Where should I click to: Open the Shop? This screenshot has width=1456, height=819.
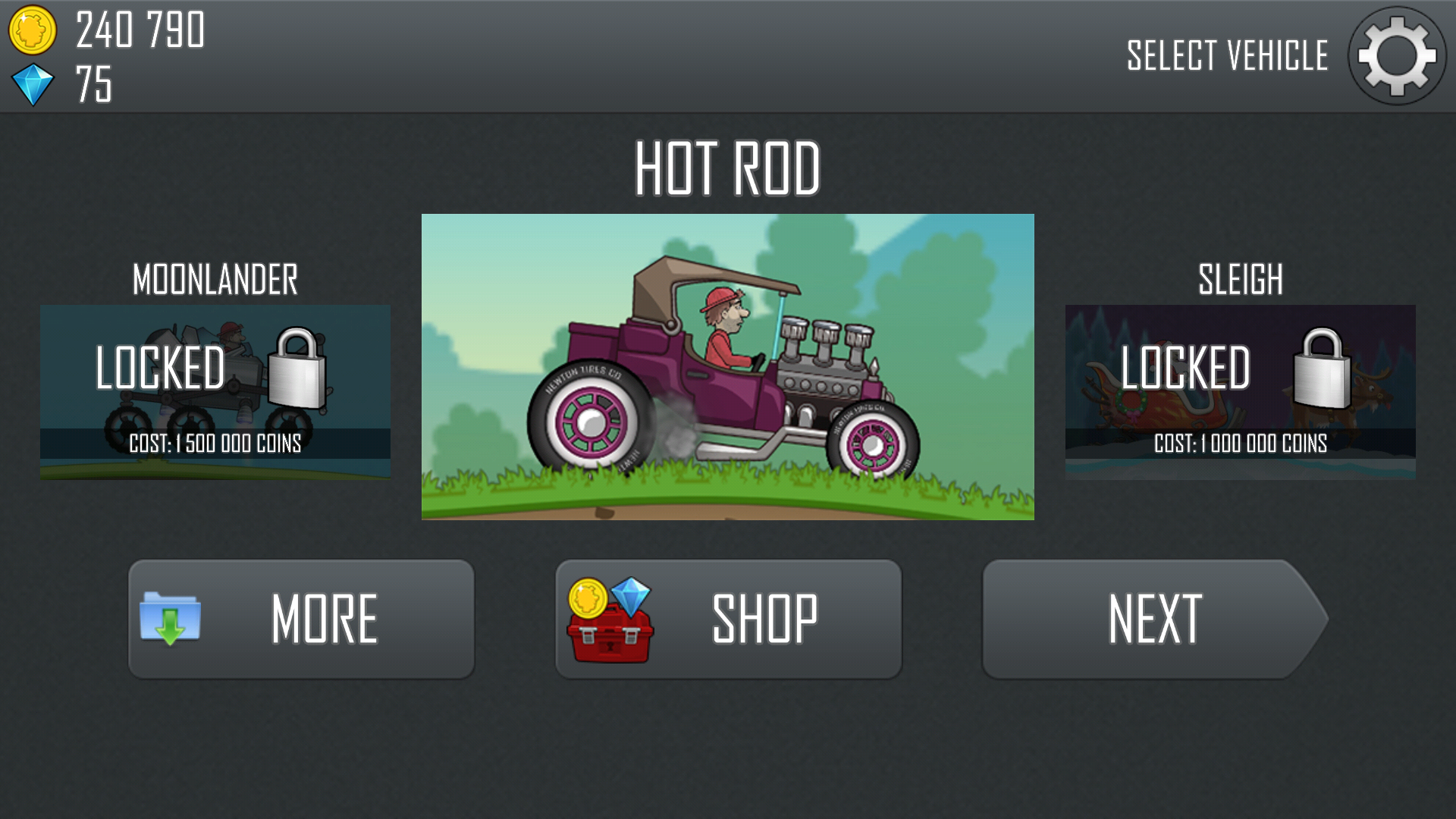pos(728,619)
